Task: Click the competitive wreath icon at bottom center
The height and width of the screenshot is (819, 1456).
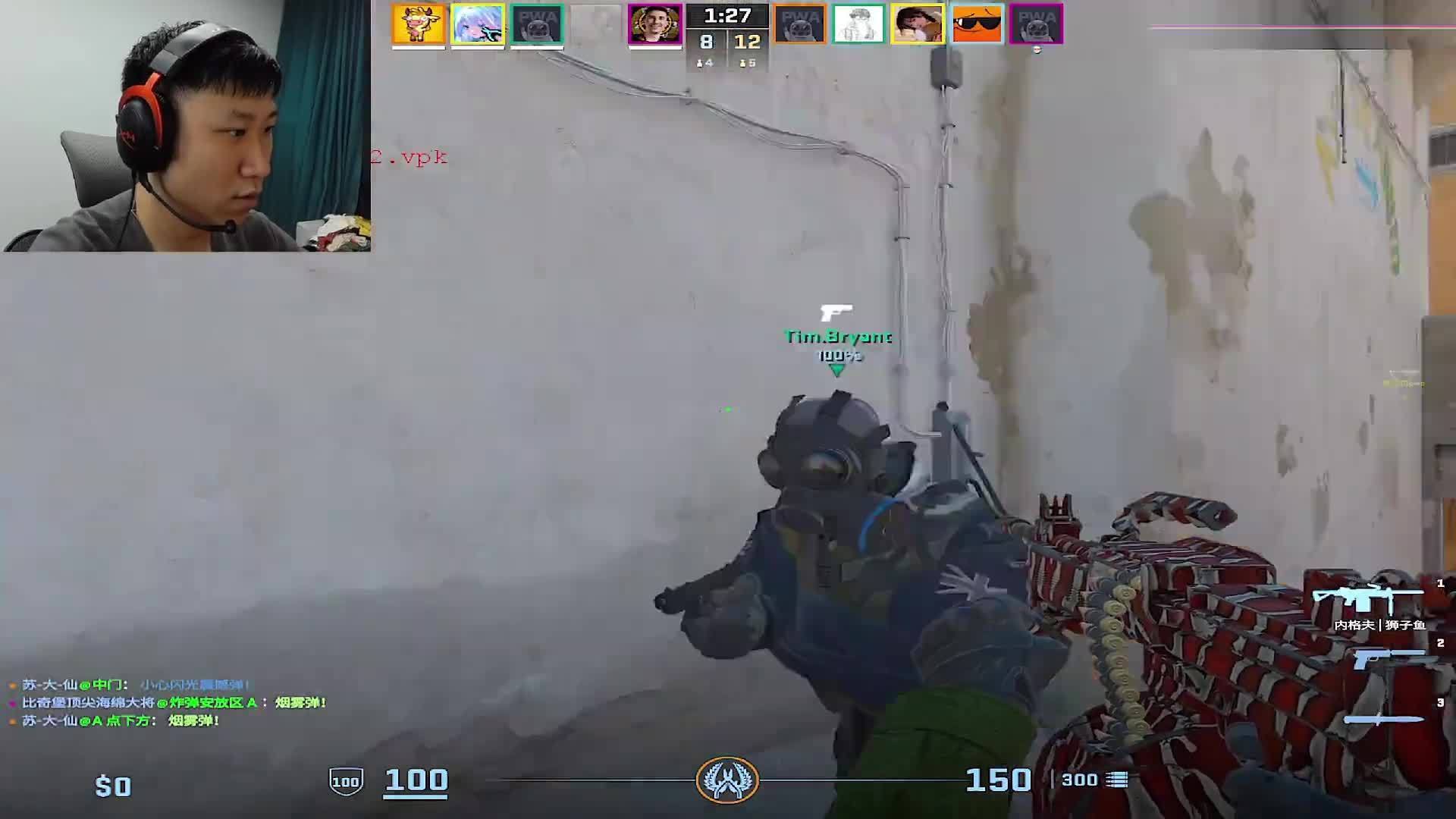Action: pos(727,781)
